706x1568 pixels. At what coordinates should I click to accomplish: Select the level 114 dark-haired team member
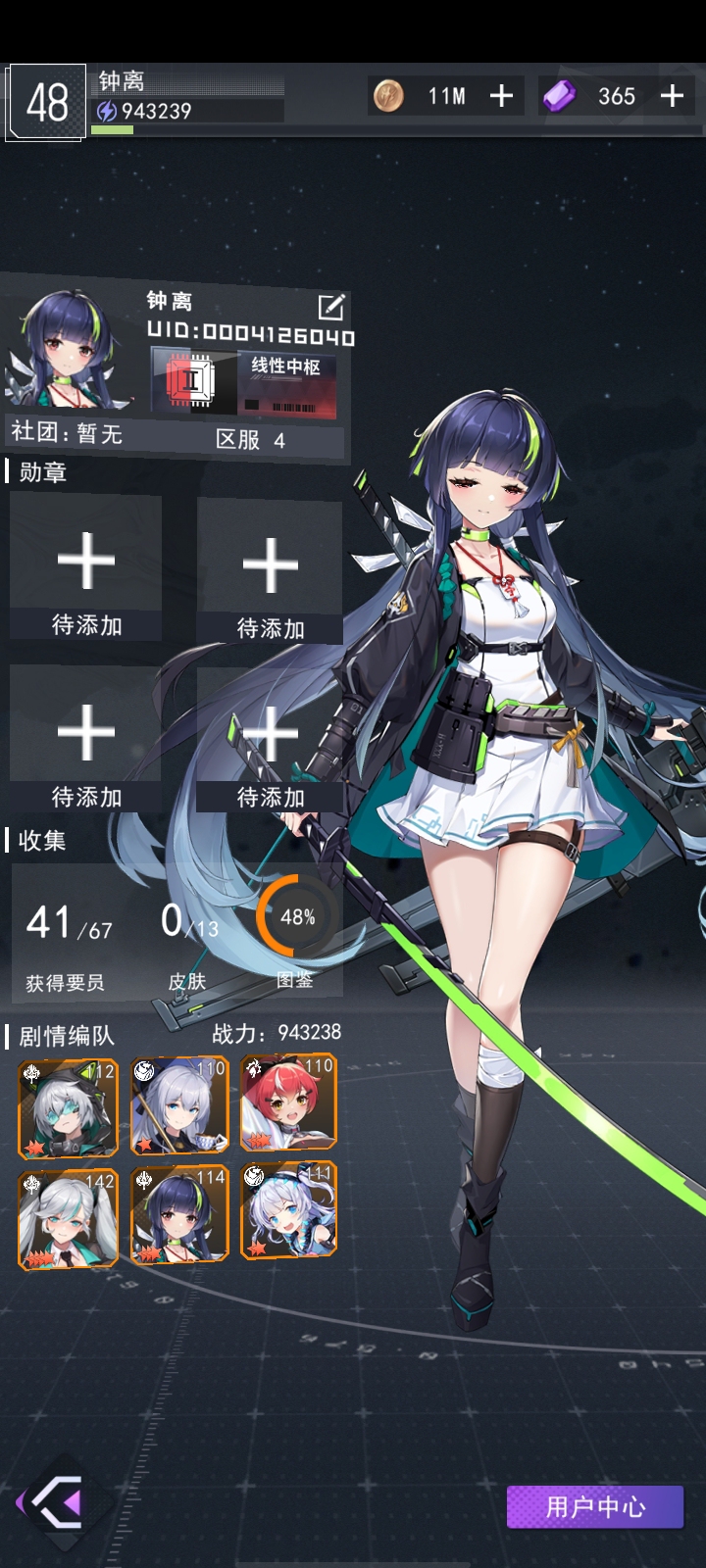click(x=179, y=1214)
